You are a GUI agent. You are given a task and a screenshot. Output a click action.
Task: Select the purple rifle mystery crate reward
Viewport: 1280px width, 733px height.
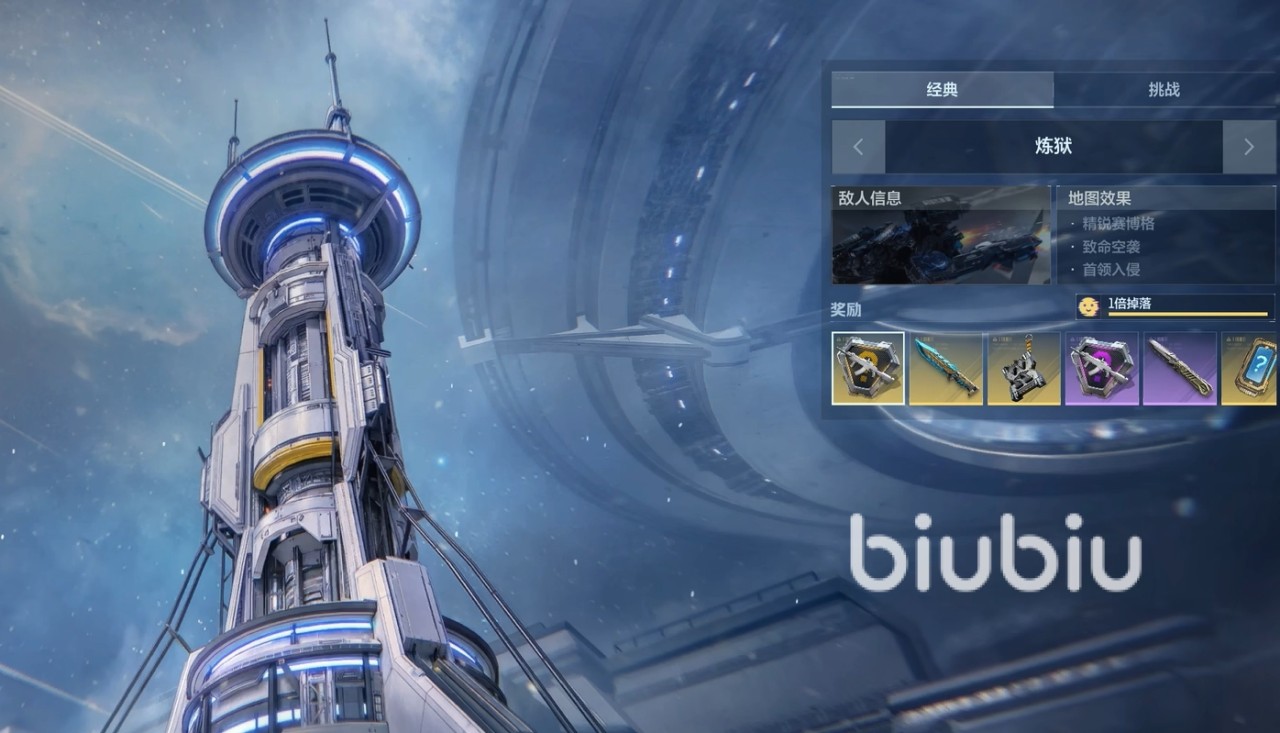point(1101,369)
